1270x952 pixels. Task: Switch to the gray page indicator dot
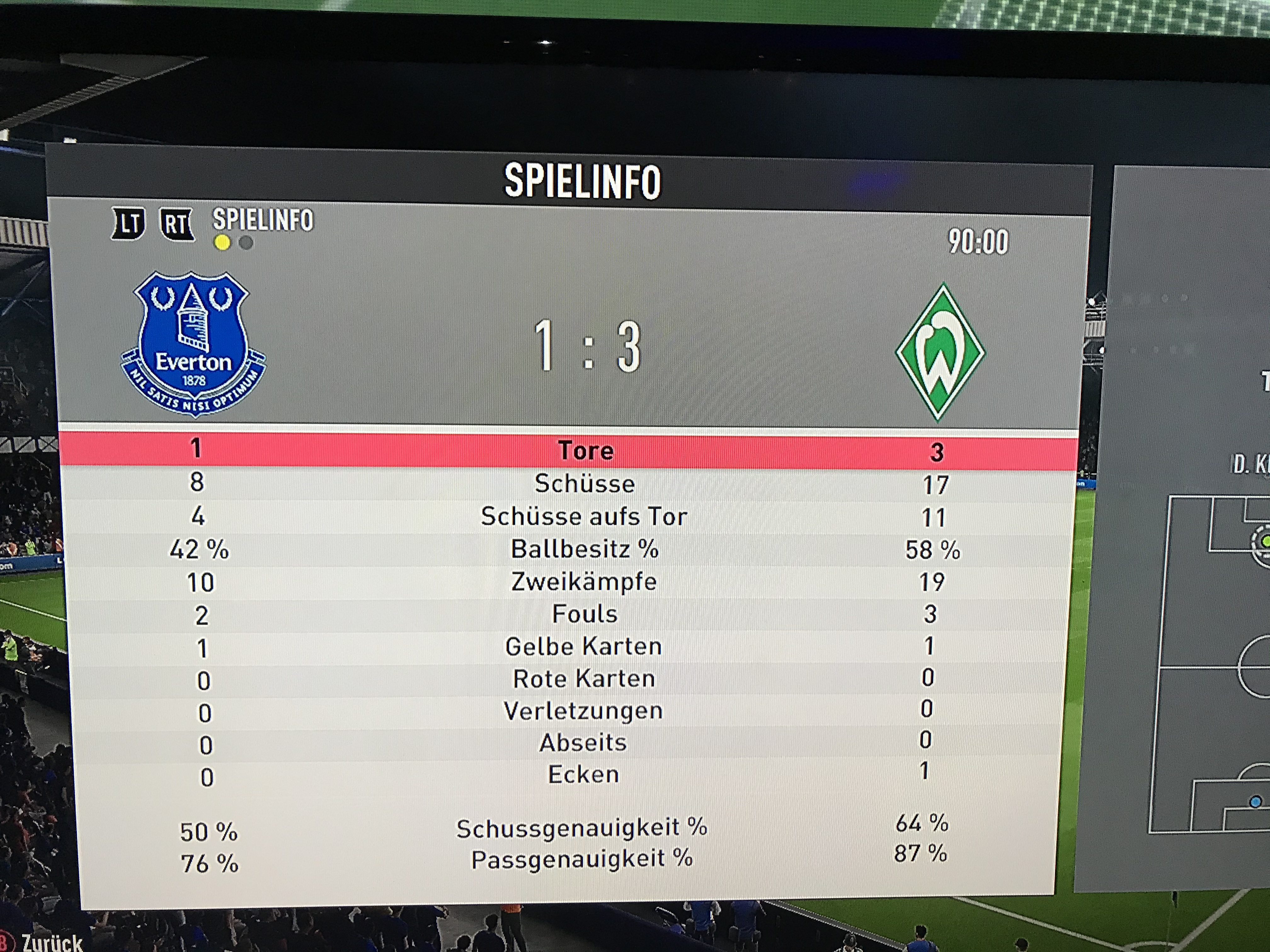[246, 243]
